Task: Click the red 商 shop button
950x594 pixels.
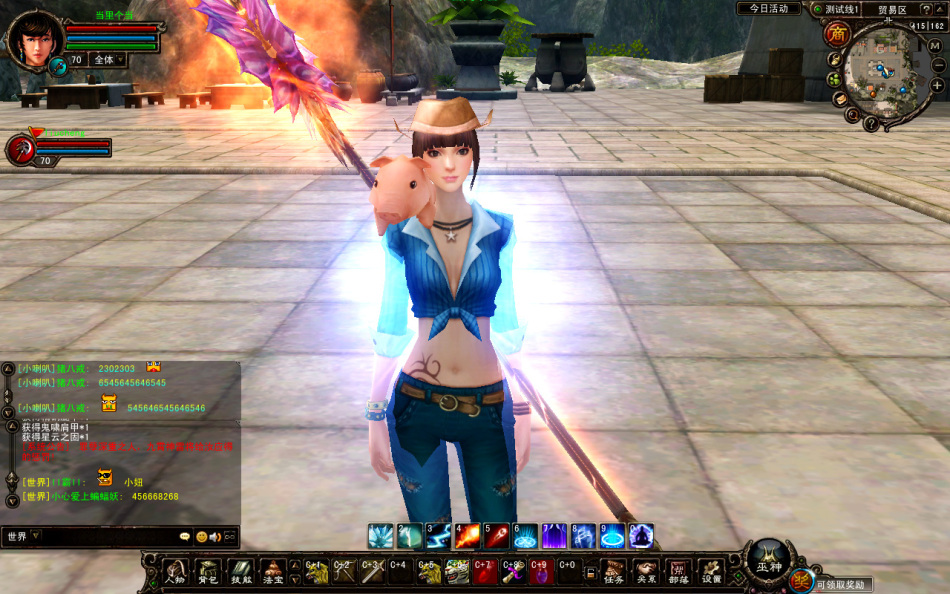Action: [836, 34]
